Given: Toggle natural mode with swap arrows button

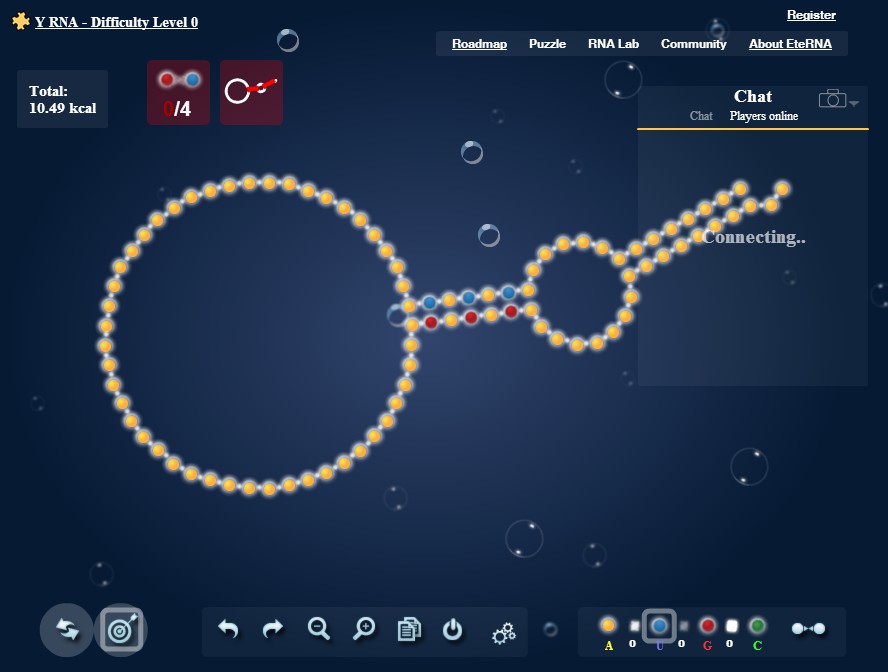Looking at the screenshot, I should point(67,630).
